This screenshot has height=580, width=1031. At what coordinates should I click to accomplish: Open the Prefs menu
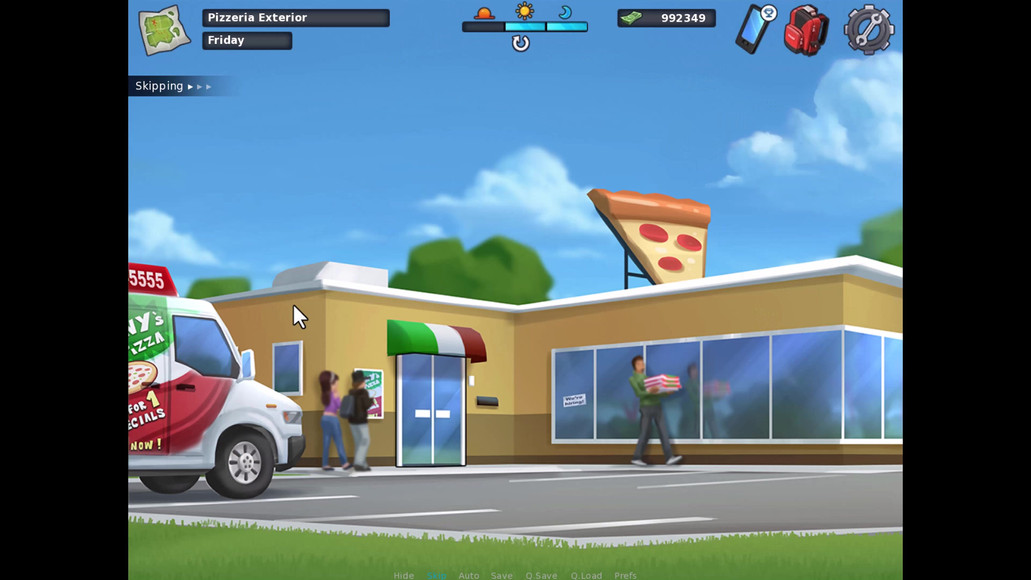[x=625, y=575]
